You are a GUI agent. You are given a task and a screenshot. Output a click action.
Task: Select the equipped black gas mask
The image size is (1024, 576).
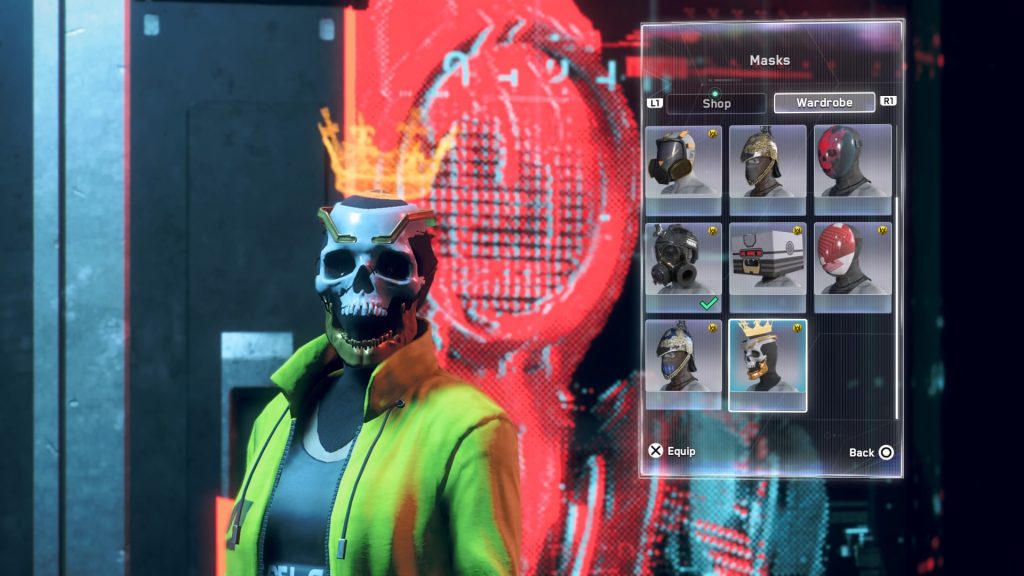click(683, 266)
